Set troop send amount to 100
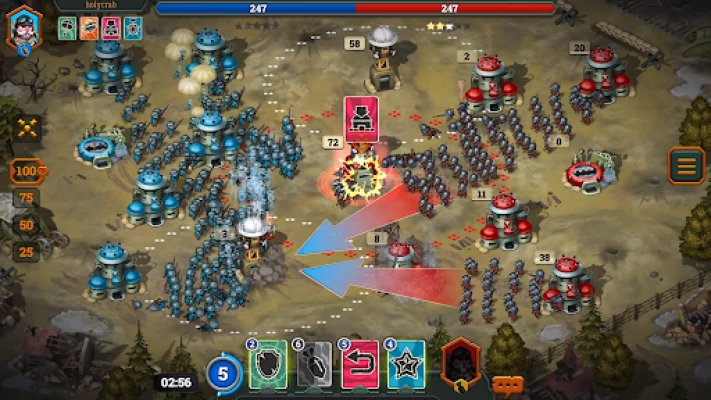The width and height of the screenshot is (711, 400). click(x=29, y=171)
